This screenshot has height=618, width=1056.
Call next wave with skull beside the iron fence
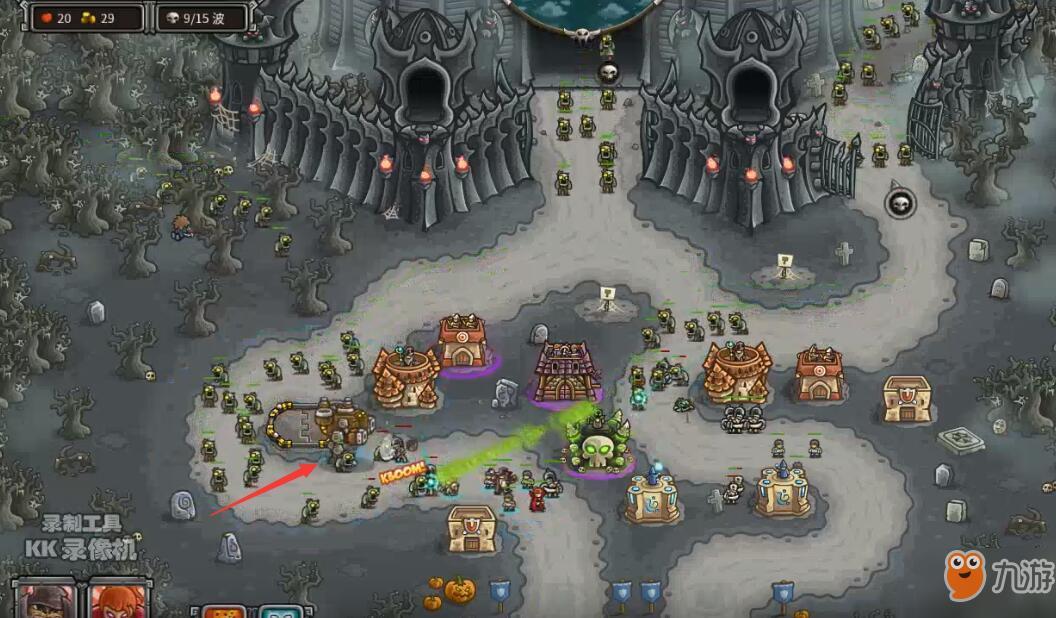(x=899, y=203)
